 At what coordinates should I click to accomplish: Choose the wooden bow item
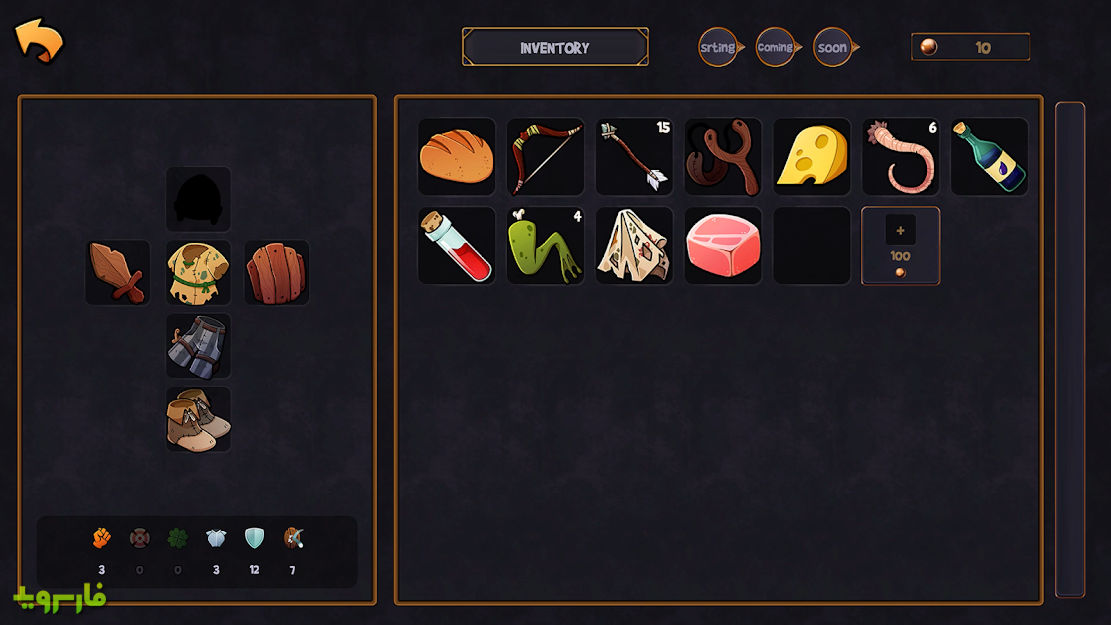(545, 157)
